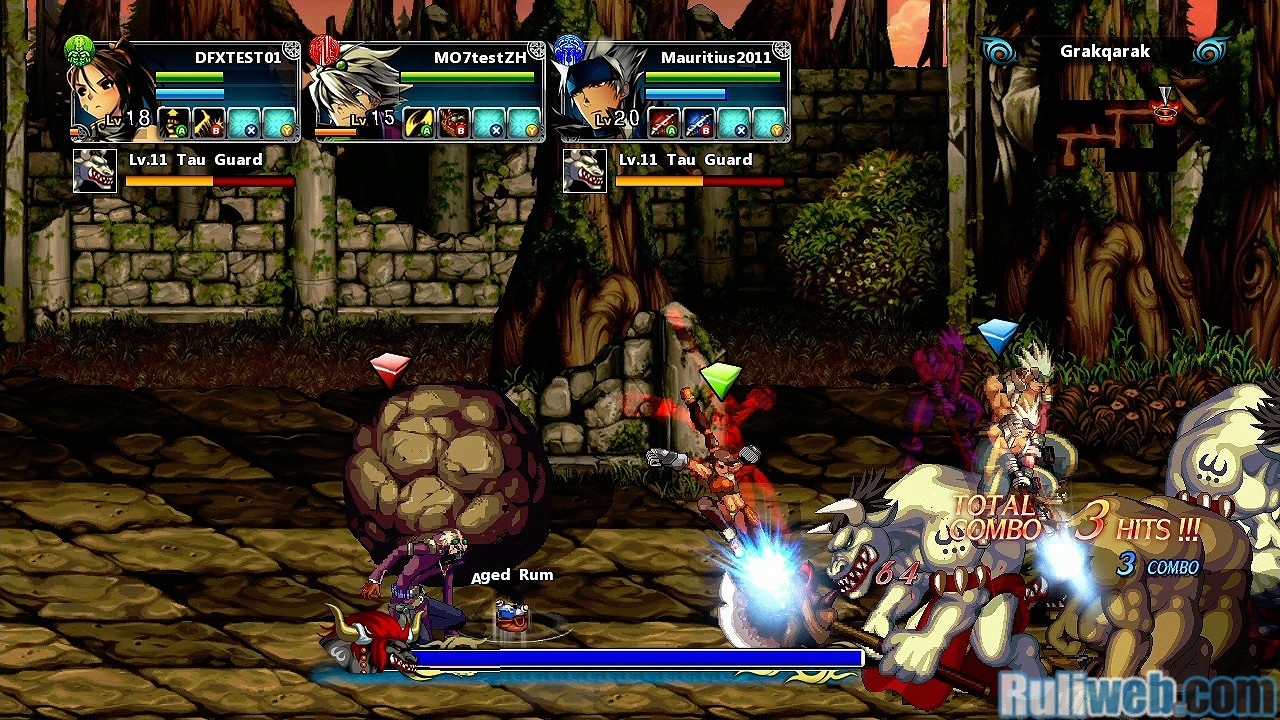The image size is (1280, 720).
Task: Click the green emblem on DFXTEST01's panel
Action: [x=79, y=50]
